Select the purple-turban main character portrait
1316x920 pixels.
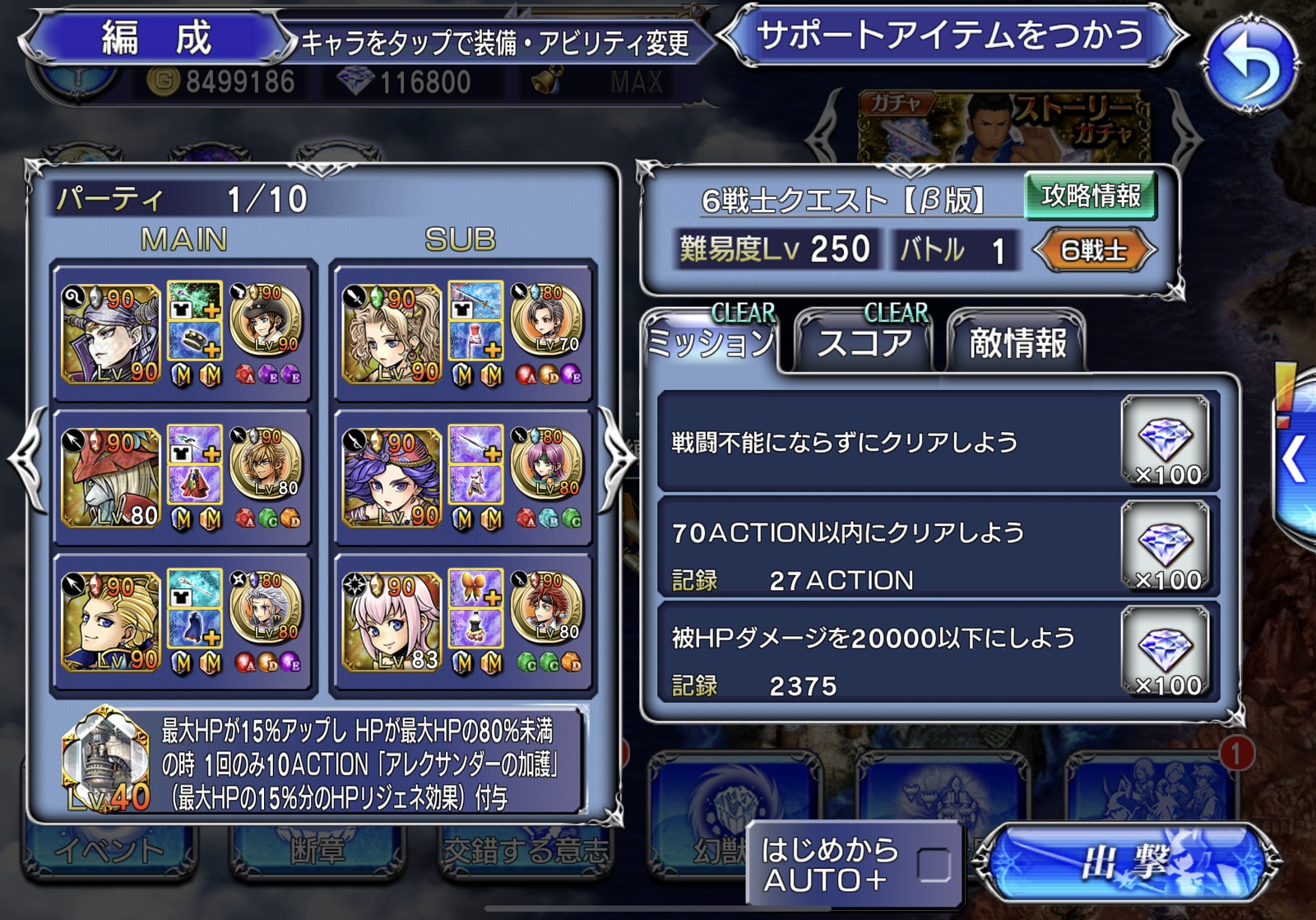(111, 334)
